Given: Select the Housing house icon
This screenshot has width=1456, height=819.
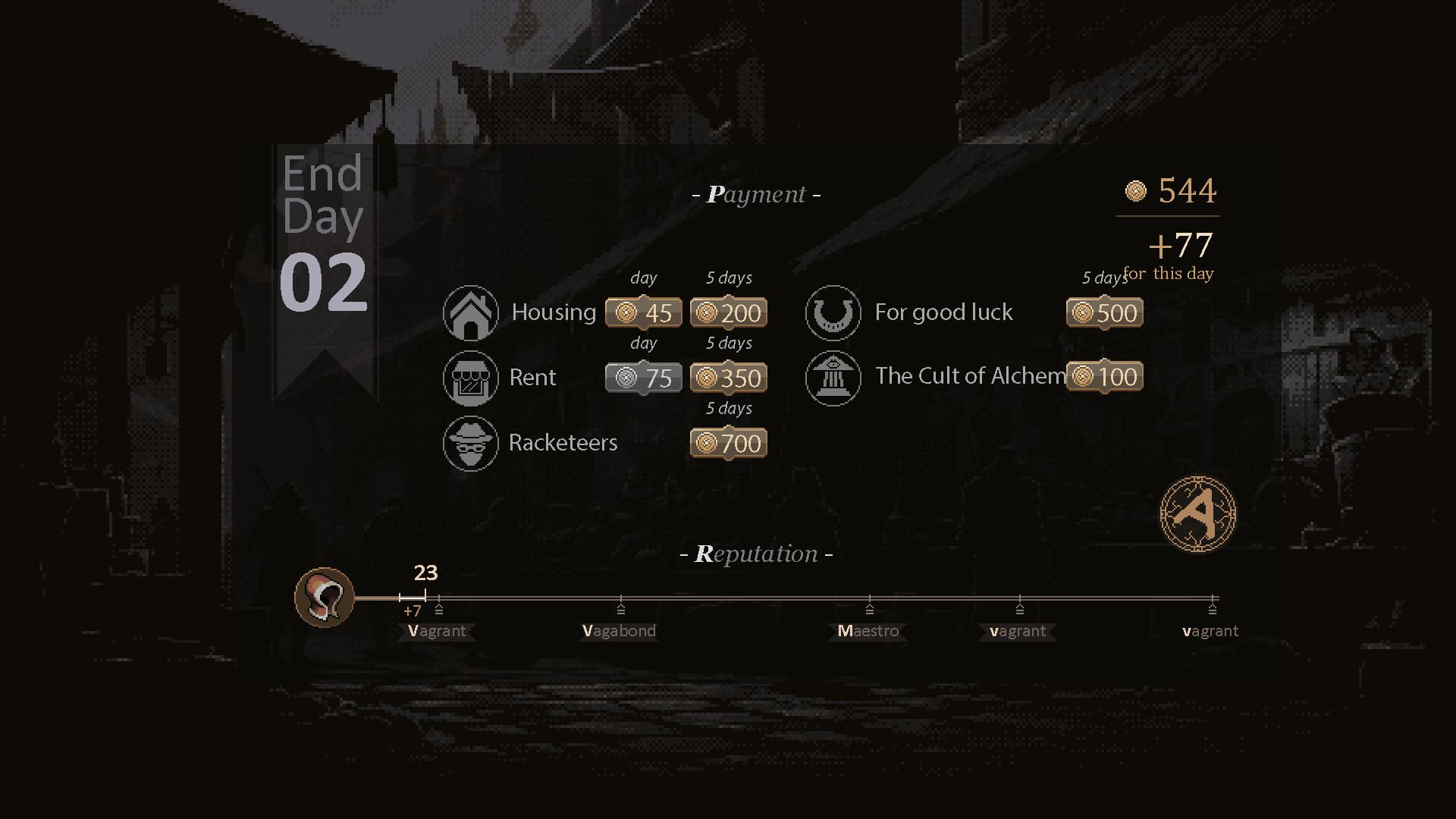Looking at the screenshot, I should [470, 312].
